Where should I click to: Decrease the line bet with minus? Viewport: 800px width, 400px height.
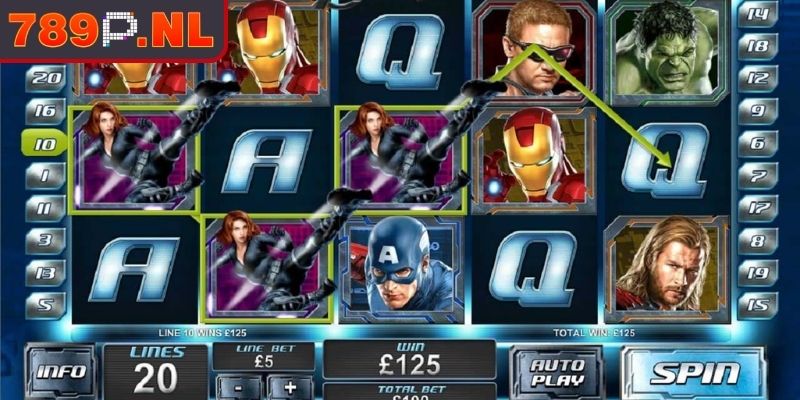(236, 387)
